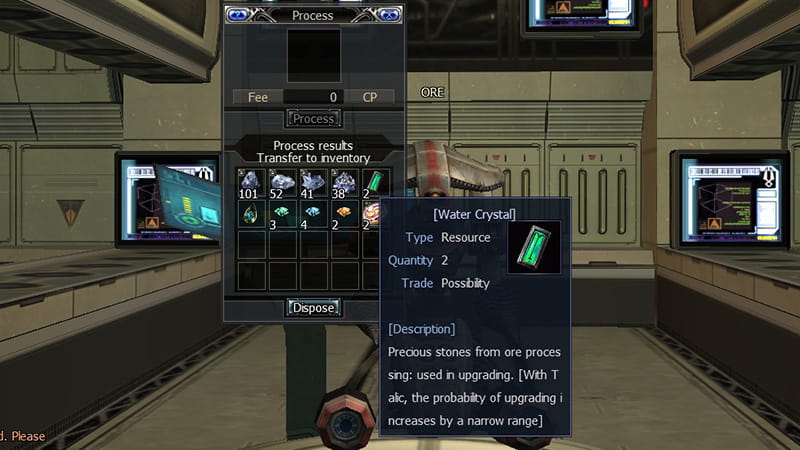Viewport: 800px width, 450px height.
Task: Select the green Water Crystal slot
Action: [375, 183]
